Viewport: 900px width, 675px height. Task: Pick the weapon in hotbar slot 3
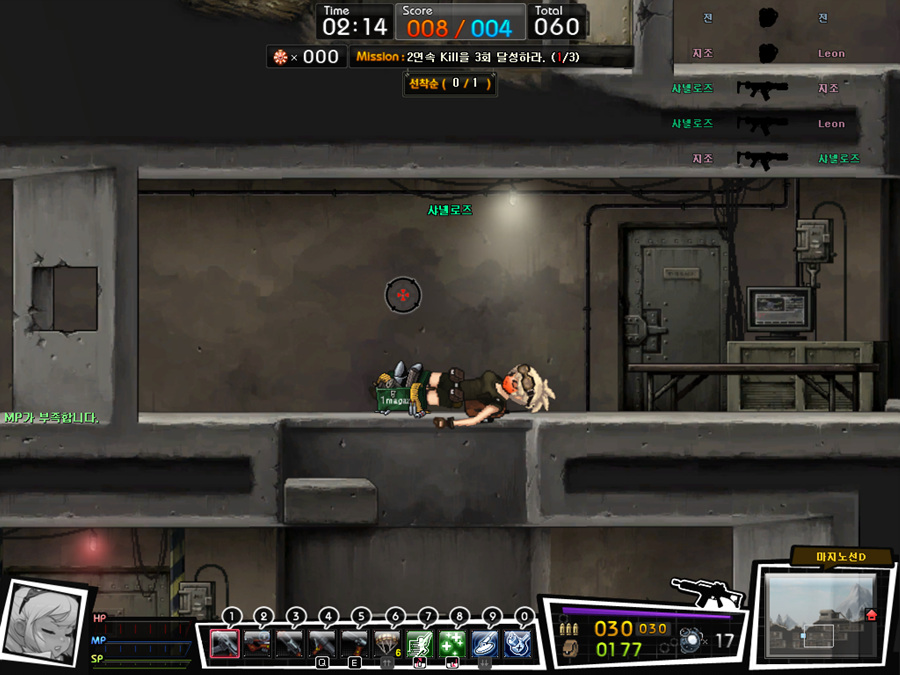[290, 643]
